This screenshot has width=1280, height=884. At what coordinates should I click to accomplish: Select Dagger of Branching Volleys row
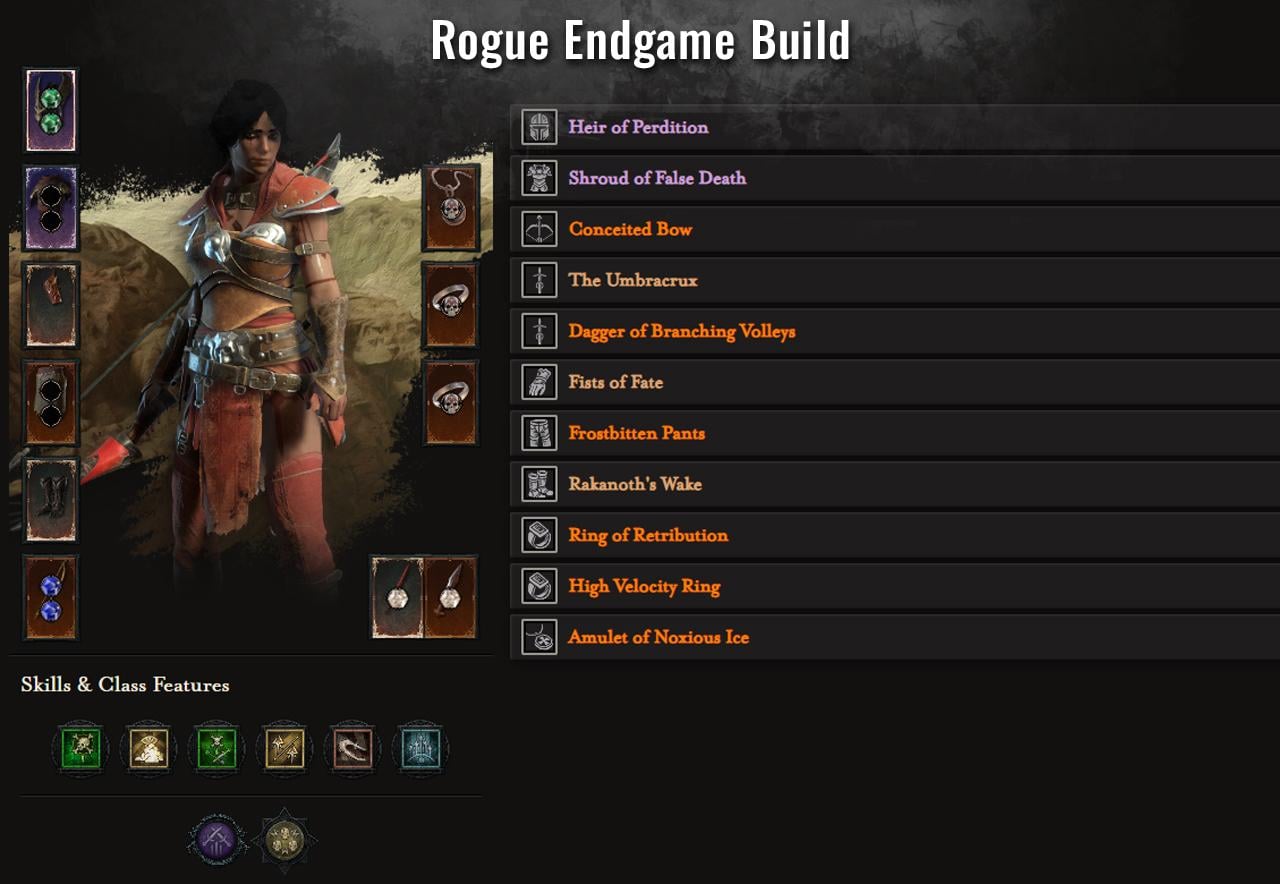pyautogui.click(x=681, y=332)
